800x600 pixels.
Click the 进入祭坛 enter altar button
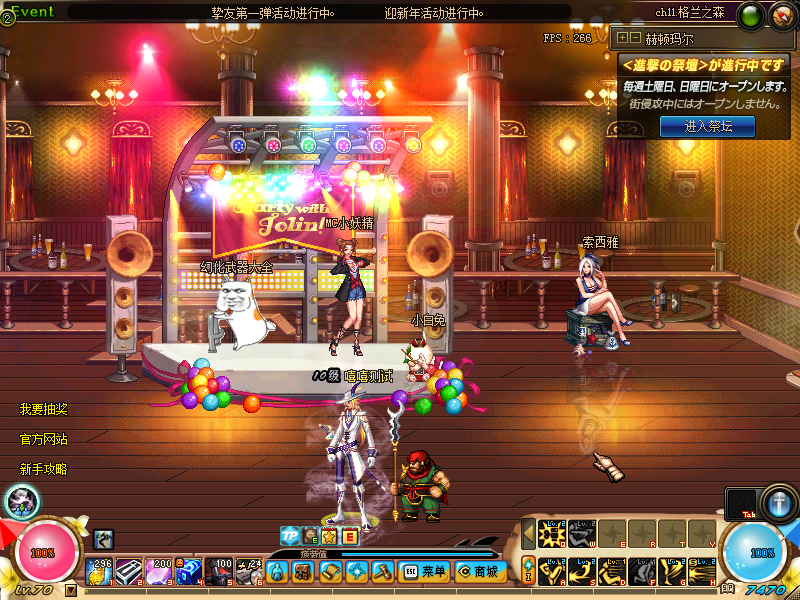point(708,126)
